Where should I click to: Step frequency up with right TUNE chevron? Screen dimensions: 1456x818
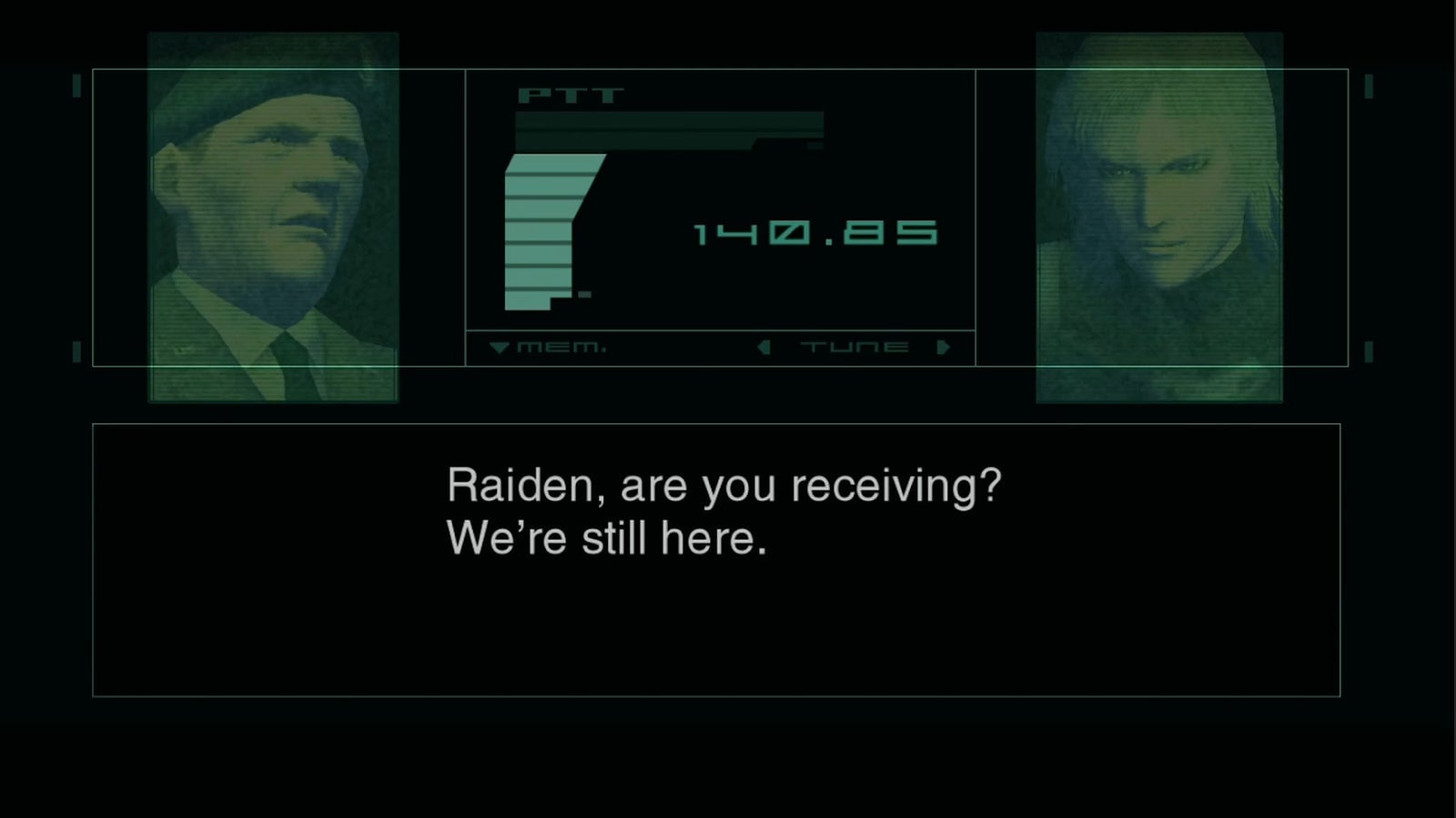coord(942,346)
